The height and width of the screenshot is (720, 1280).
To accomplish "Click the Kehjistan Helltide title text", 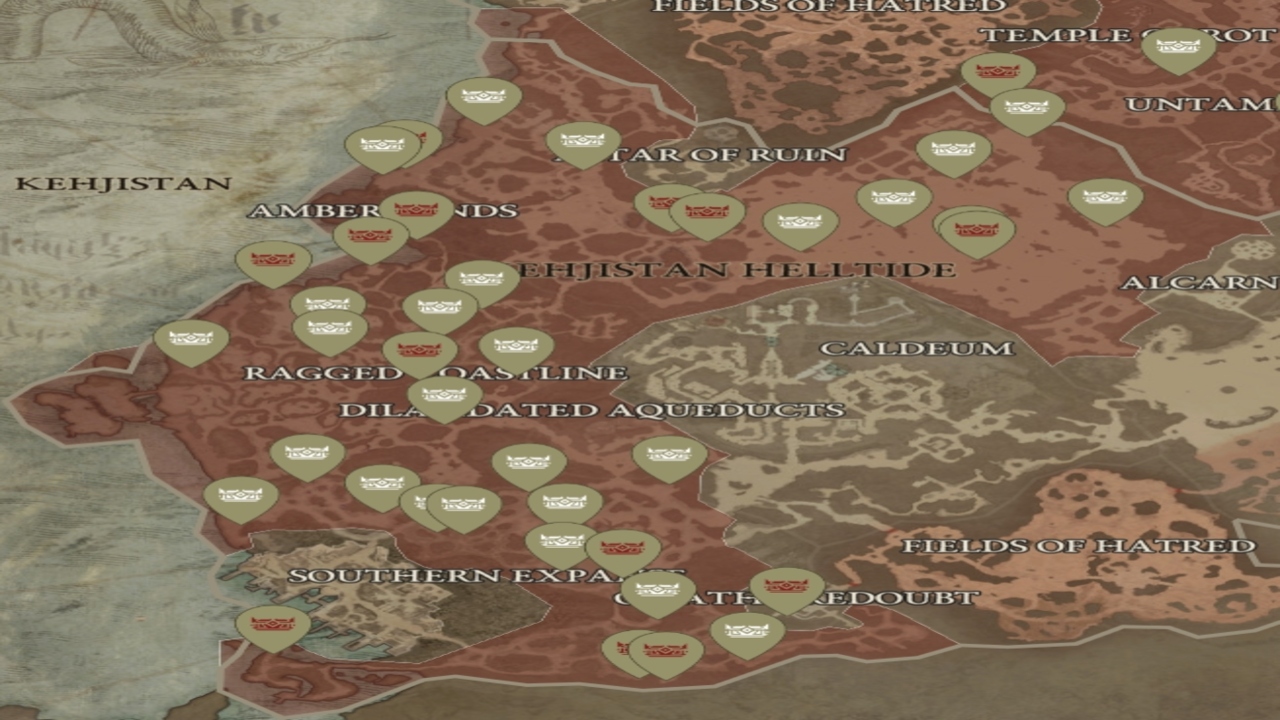I will 733,270.
